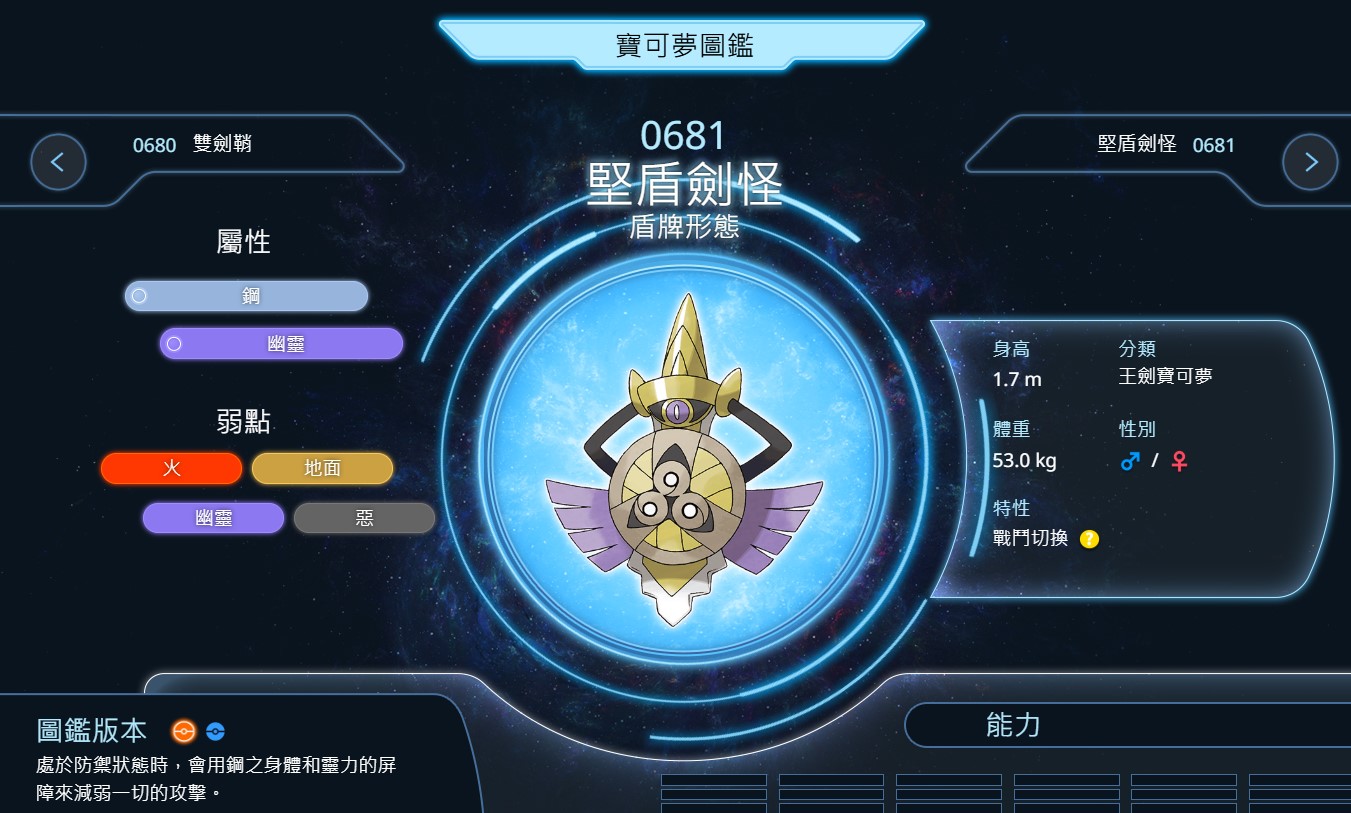Open the 0680 雙劍鞘 entry link

pyautogui.click(x=192, y=144)
